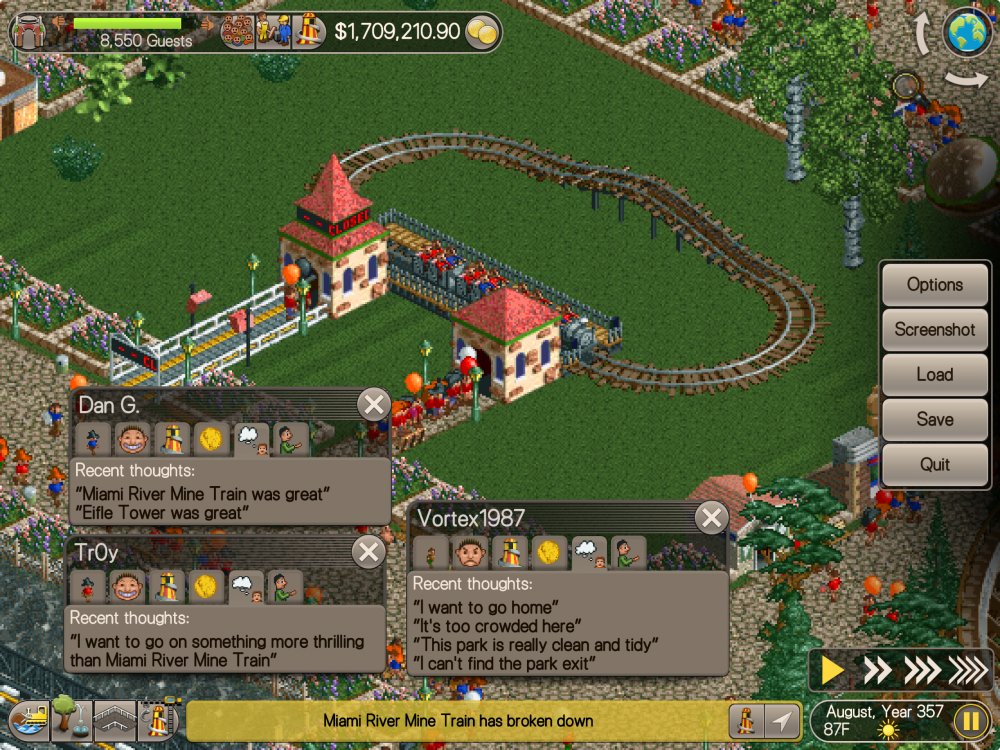Image resolution: width=1000 pixels, height=750 pixels.
Task: Set game speed to fastest four-arrow setting
Action: click(x=966, y=670)
